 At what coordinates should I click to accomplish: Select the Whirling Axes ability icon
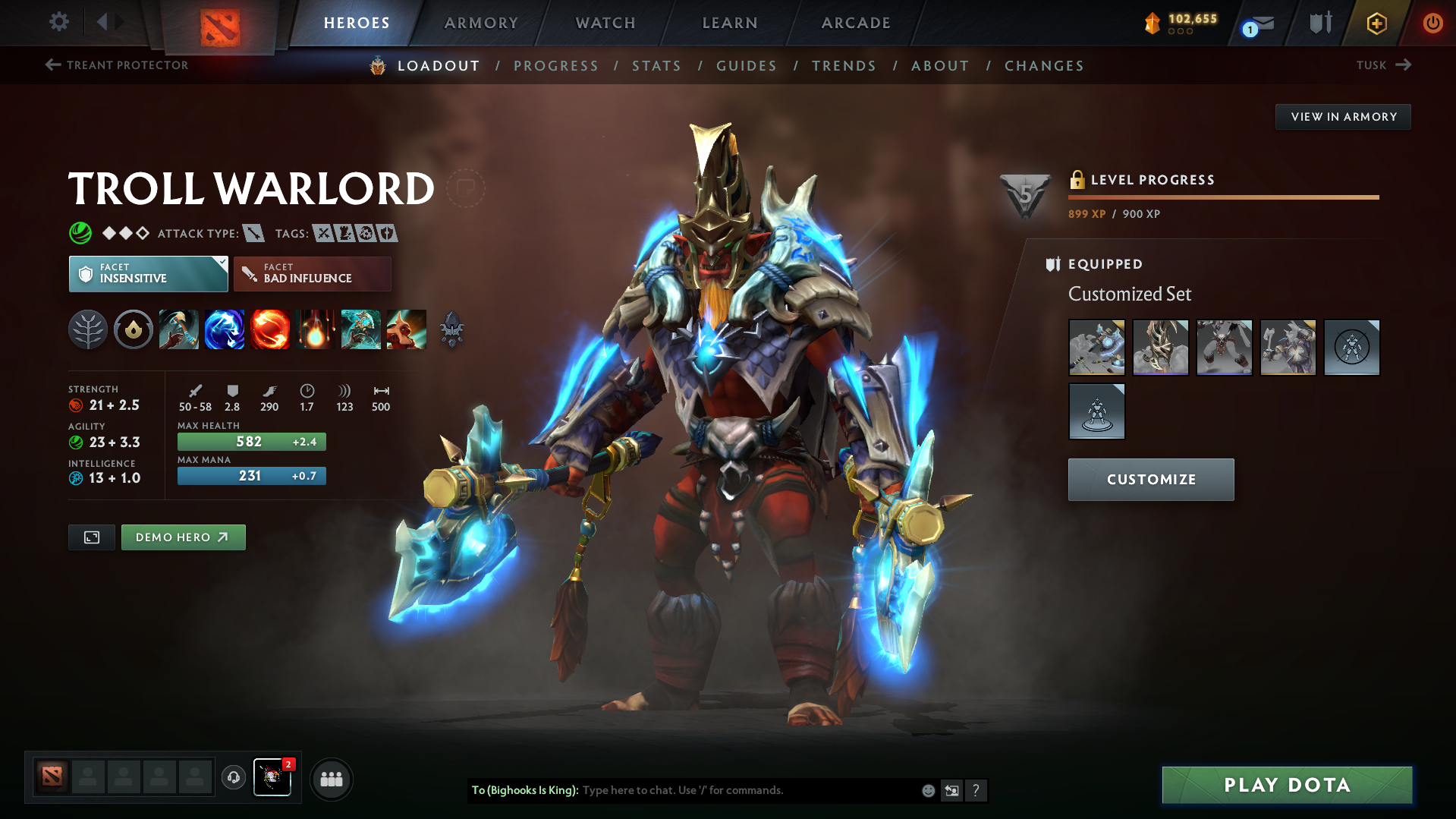(225, 329)
